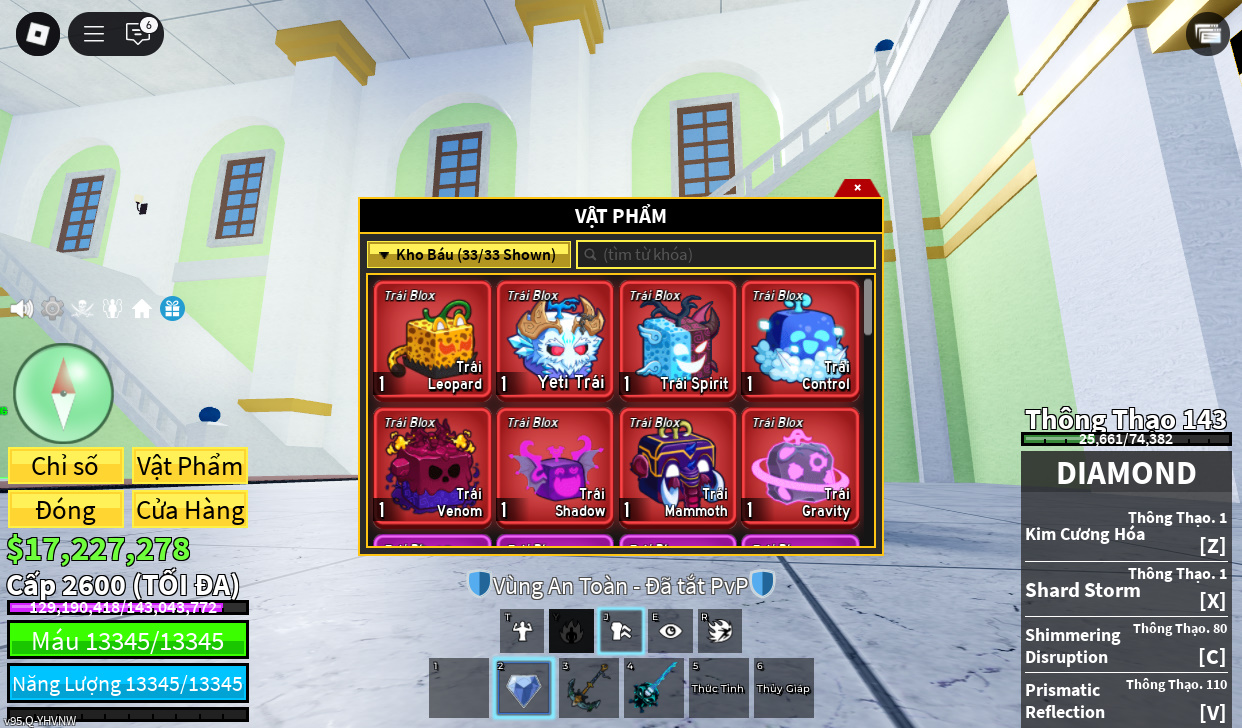The height and width of the screenshot is (728, 1242).
Task: Equip the diamond fruit hotbar slot
Action: coord(523,688)
